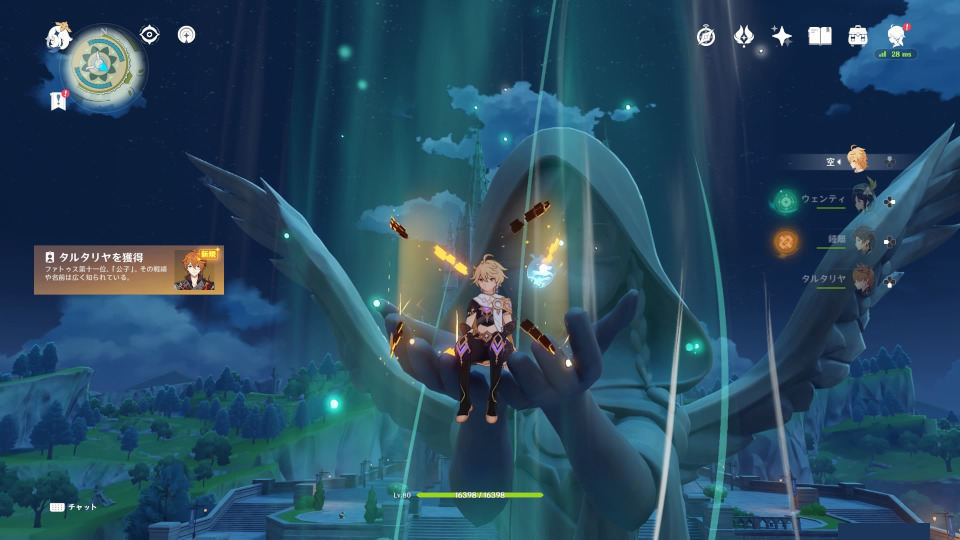
Task: Open the タルタリヤを獲得 notification
Action: click(x=129, y=270)
